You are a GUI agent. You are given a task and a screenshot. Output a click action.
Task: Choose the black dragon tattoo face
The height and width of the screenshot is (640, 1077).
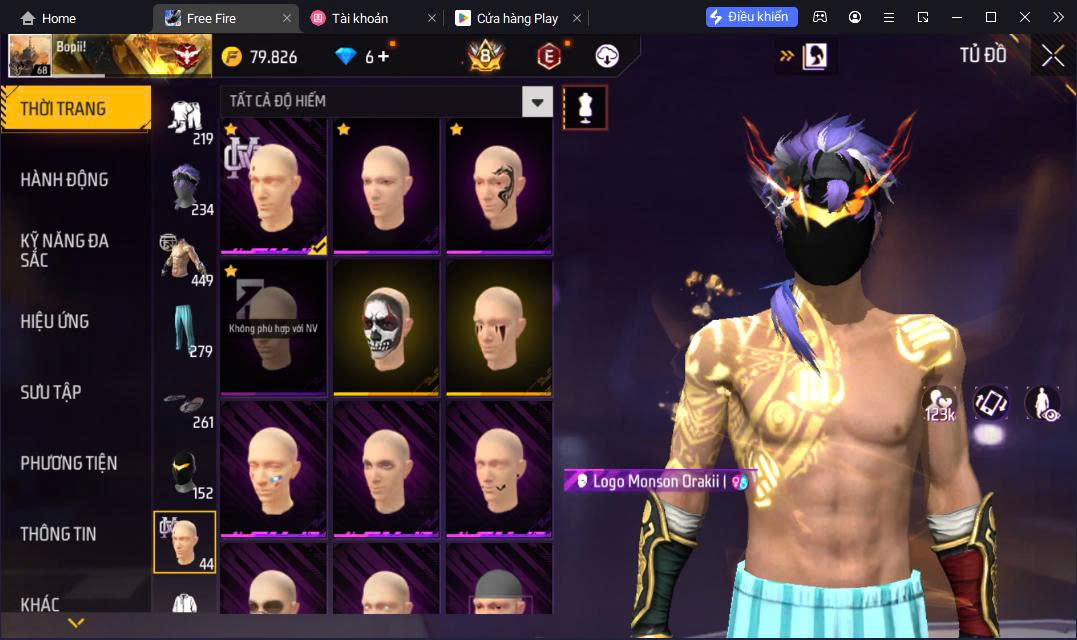click(499, 184)
